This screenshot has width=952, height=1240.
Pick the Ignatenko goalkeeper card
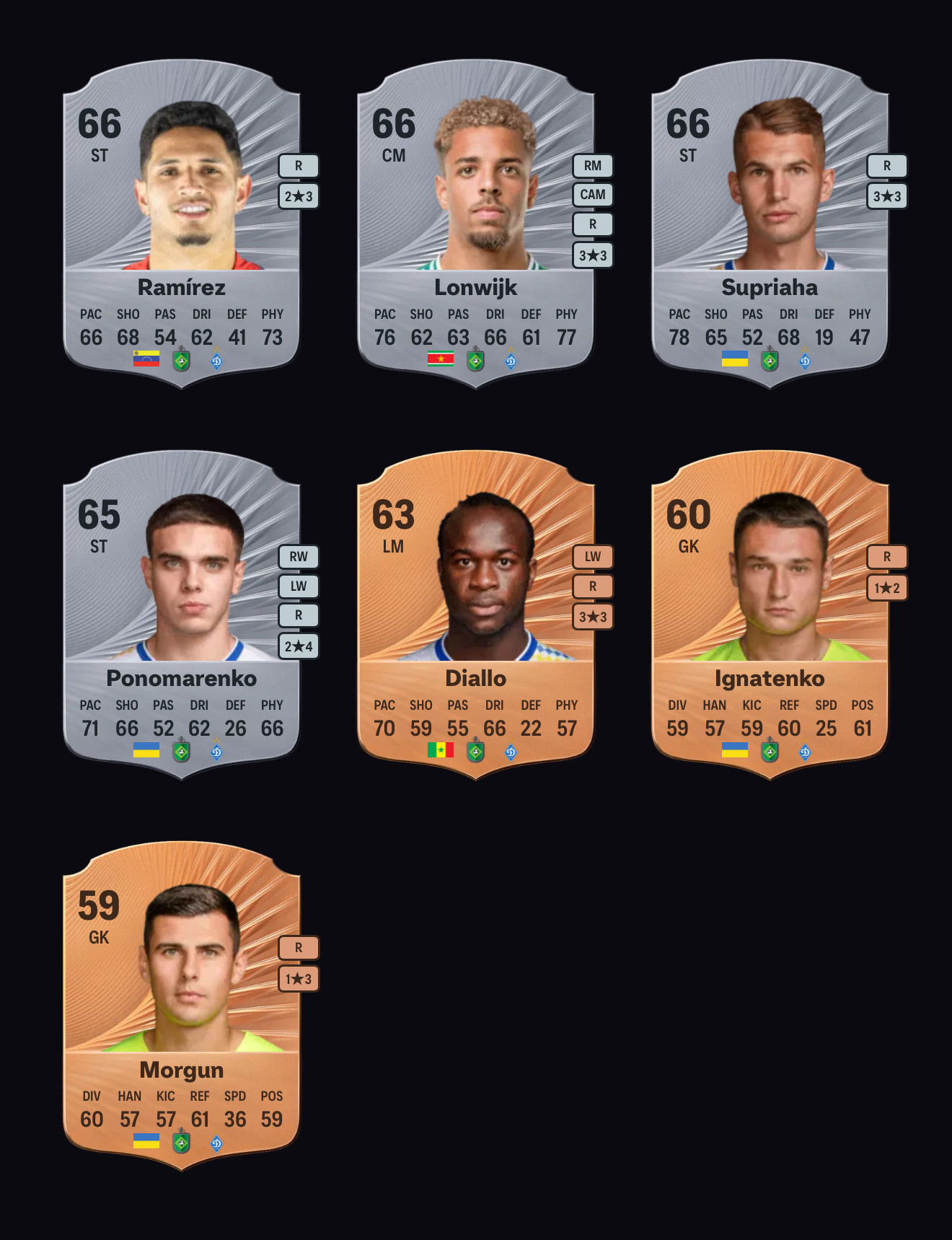coord(770,615)
